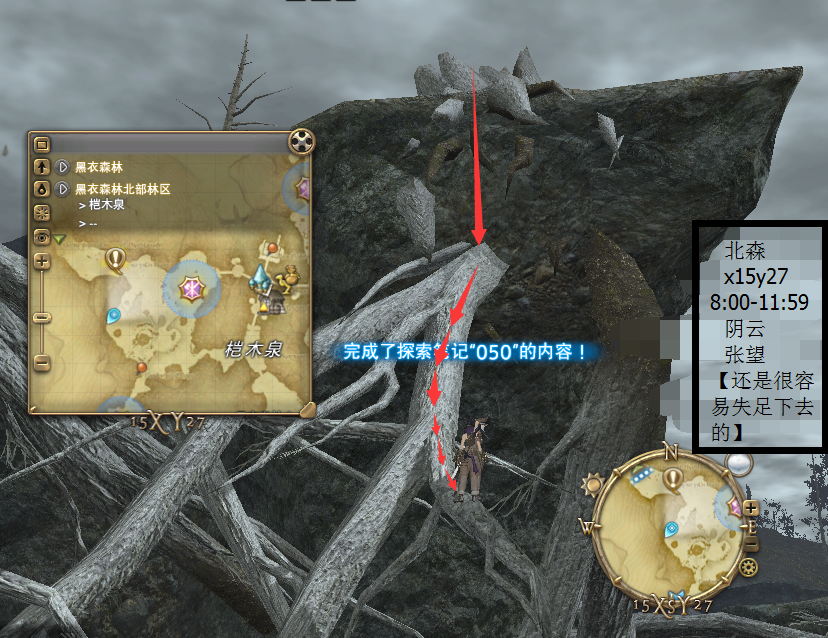The image size is (828, 638).
Task: Click the chocobo porter icon on the map
Action: click(x=290, y=273)
